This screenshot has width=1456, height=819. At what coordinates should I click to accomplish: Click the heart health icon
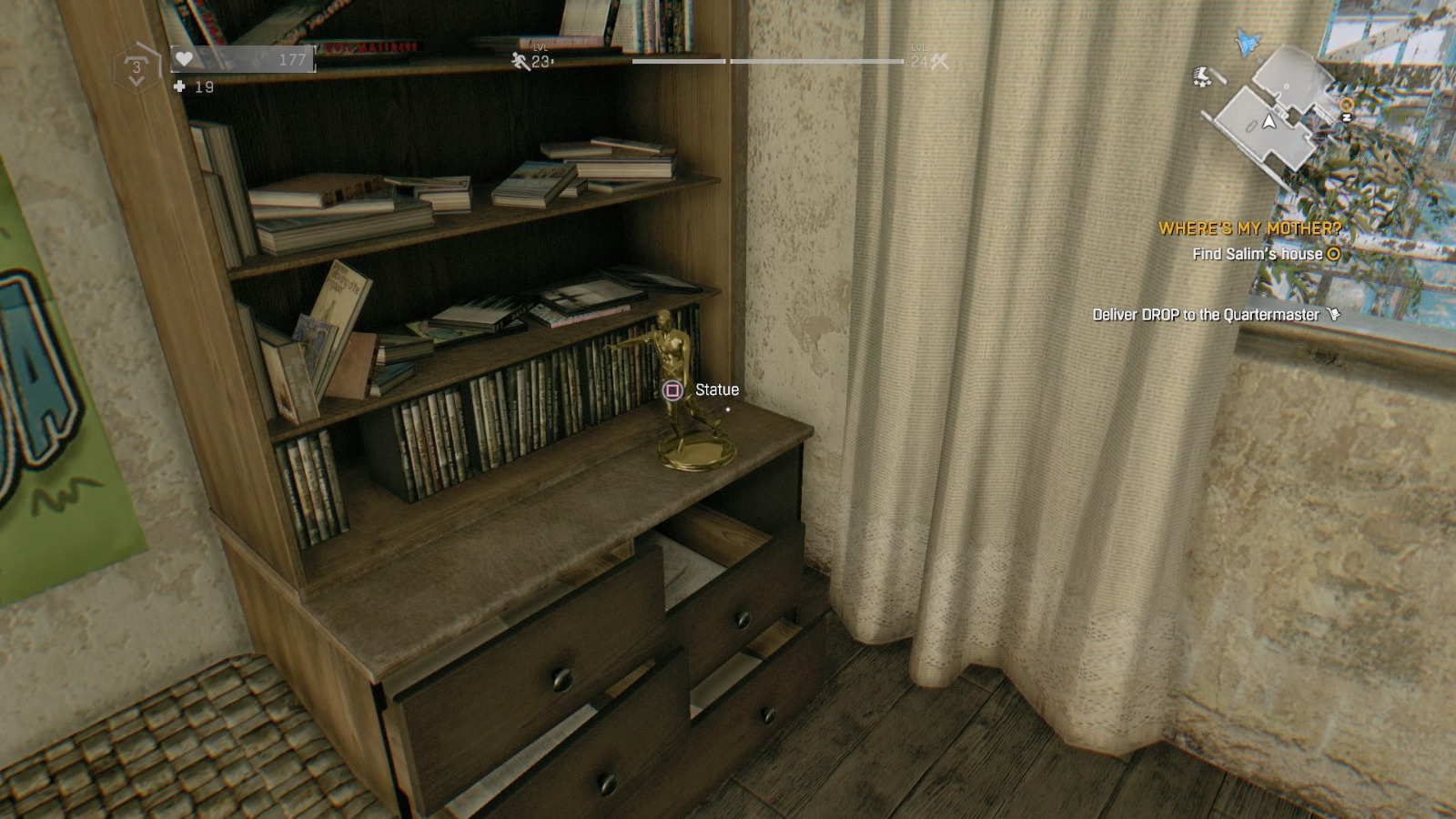click(x=185, y=58)
